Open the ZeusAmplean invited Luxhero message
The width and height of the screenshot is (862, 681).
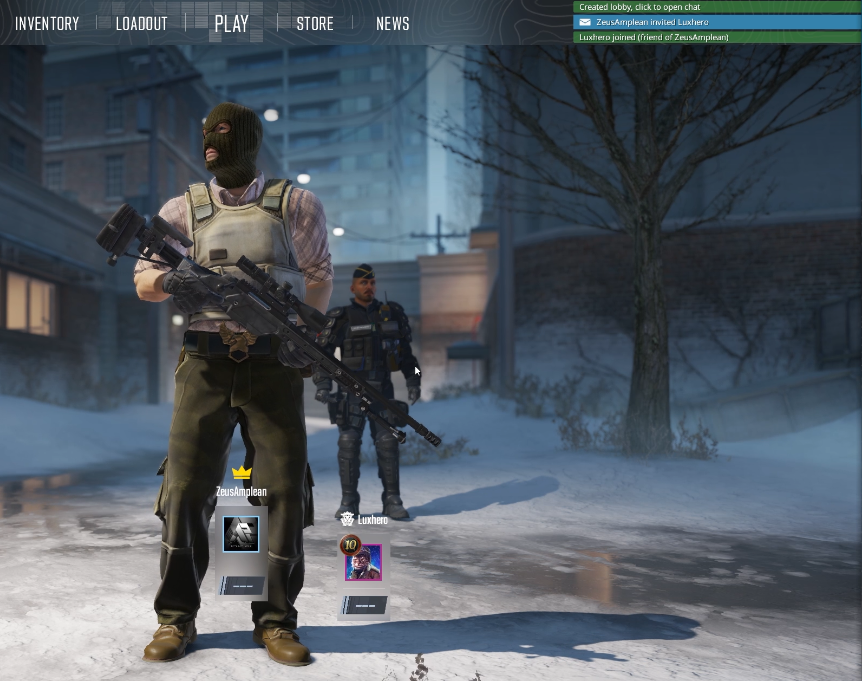(716, 22)
